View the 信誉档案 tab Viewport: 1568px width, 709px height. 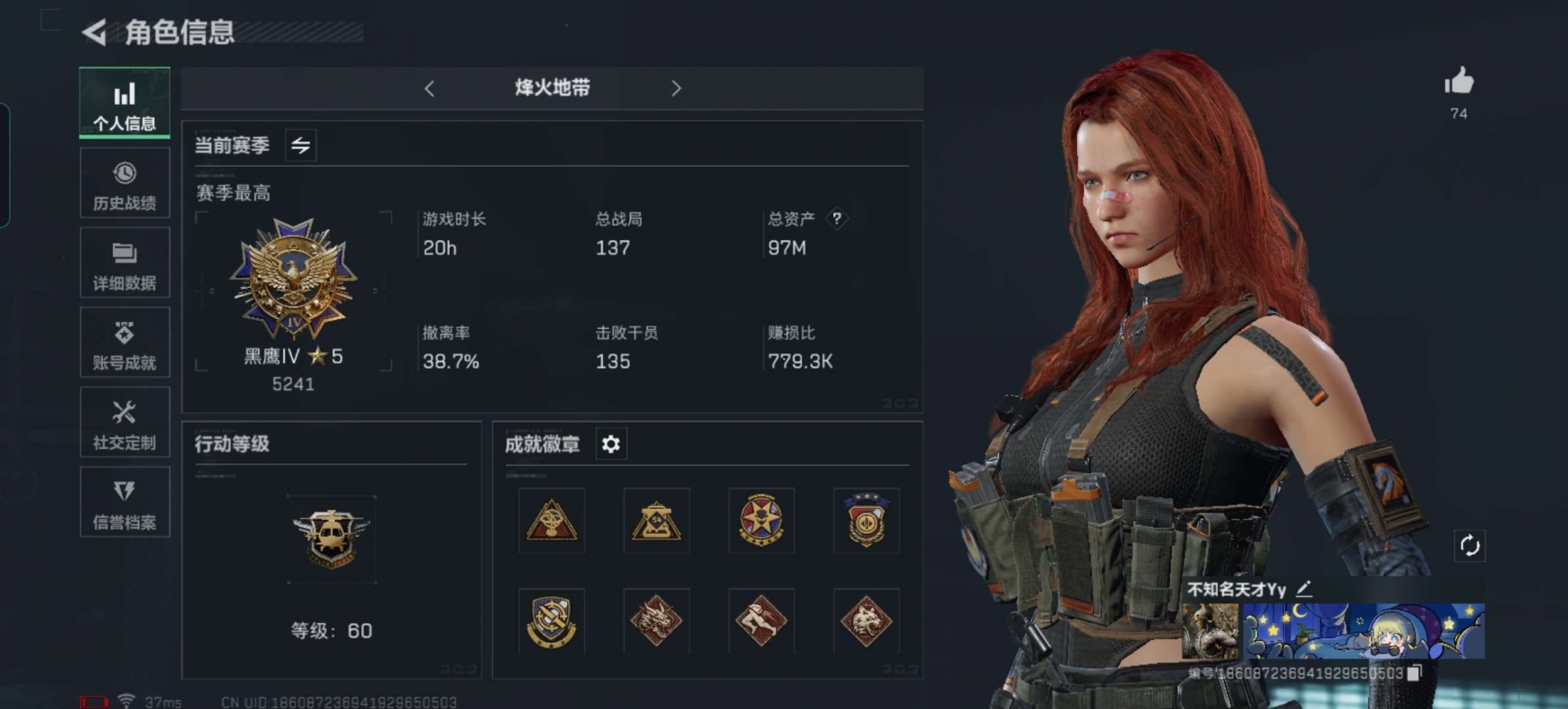point(125,502)
